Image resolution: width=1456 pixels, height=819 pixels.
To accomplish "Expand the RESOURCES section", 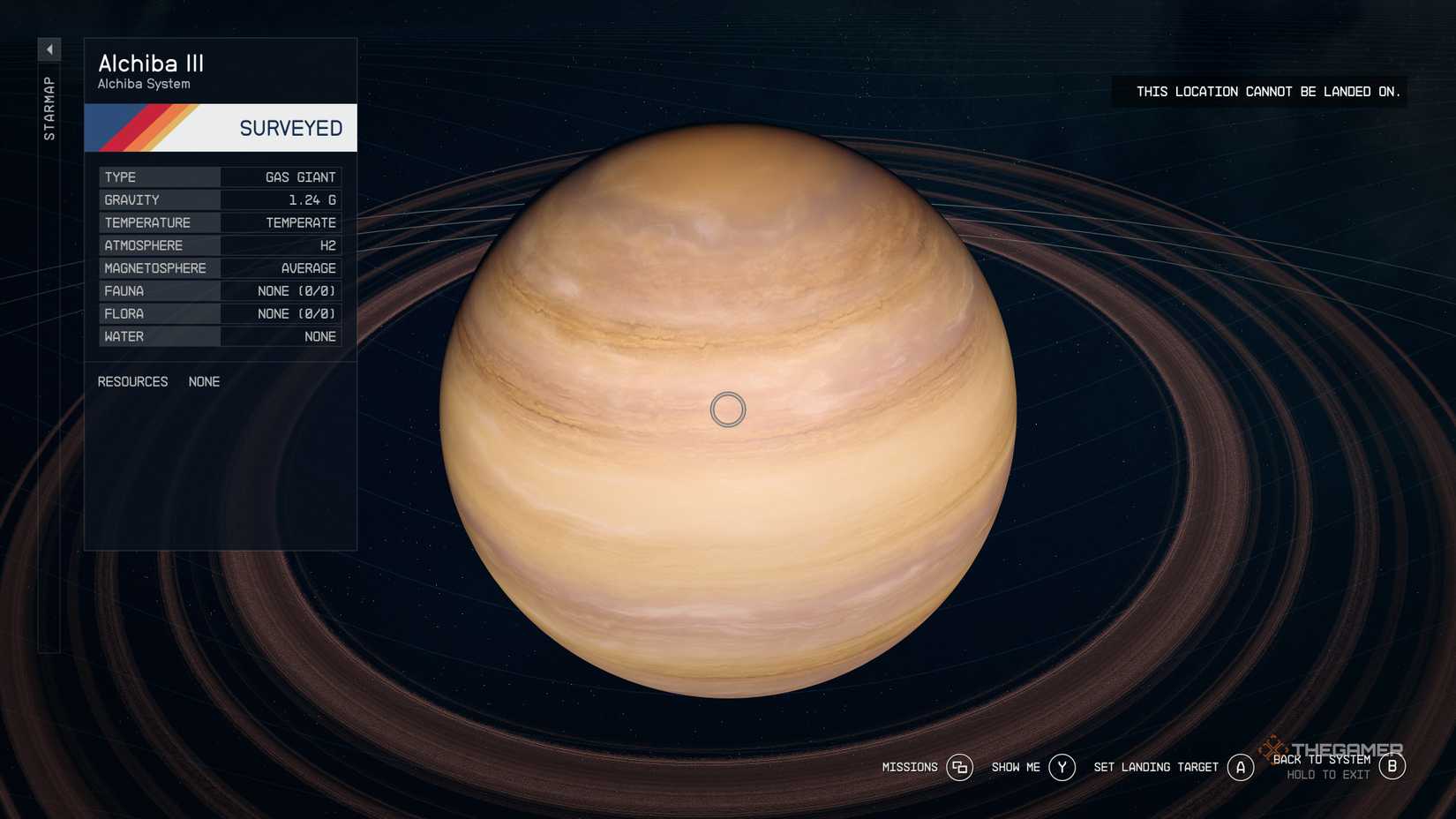I will [132, 381].
